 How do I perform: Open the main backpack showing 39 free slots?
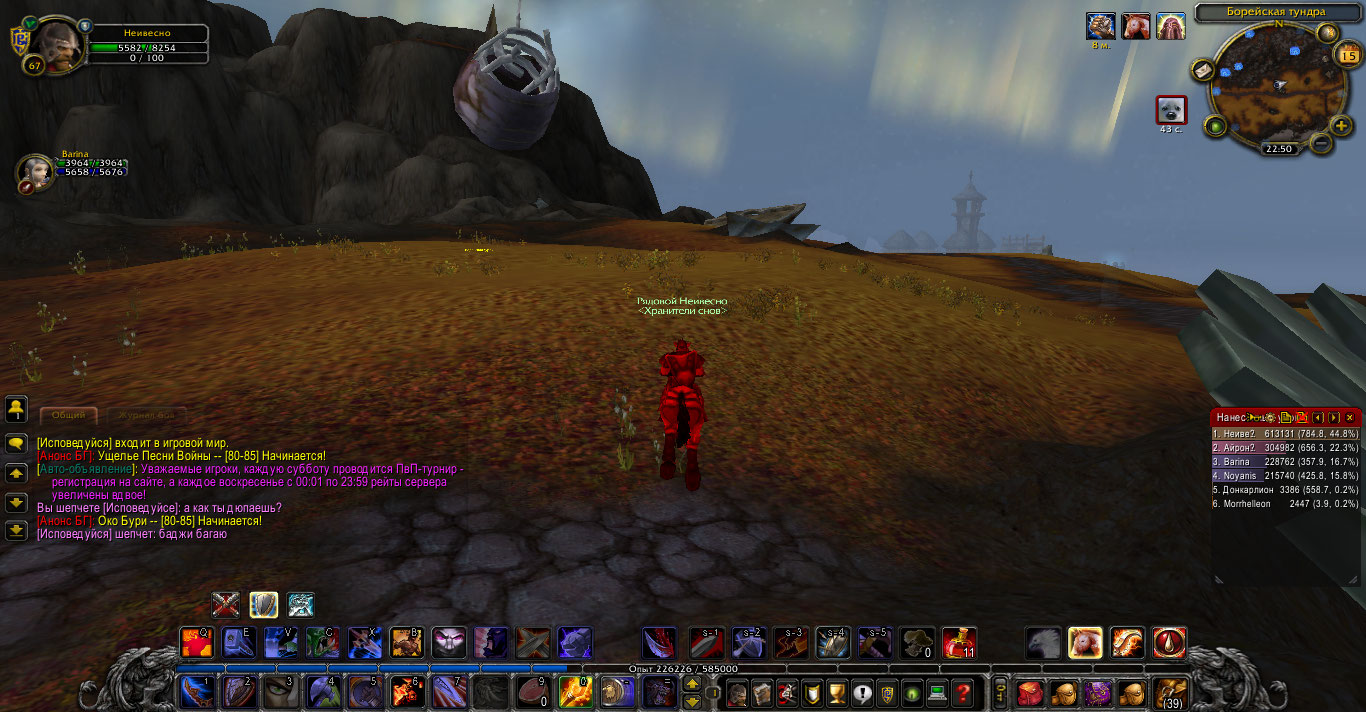click(1169, 692)
